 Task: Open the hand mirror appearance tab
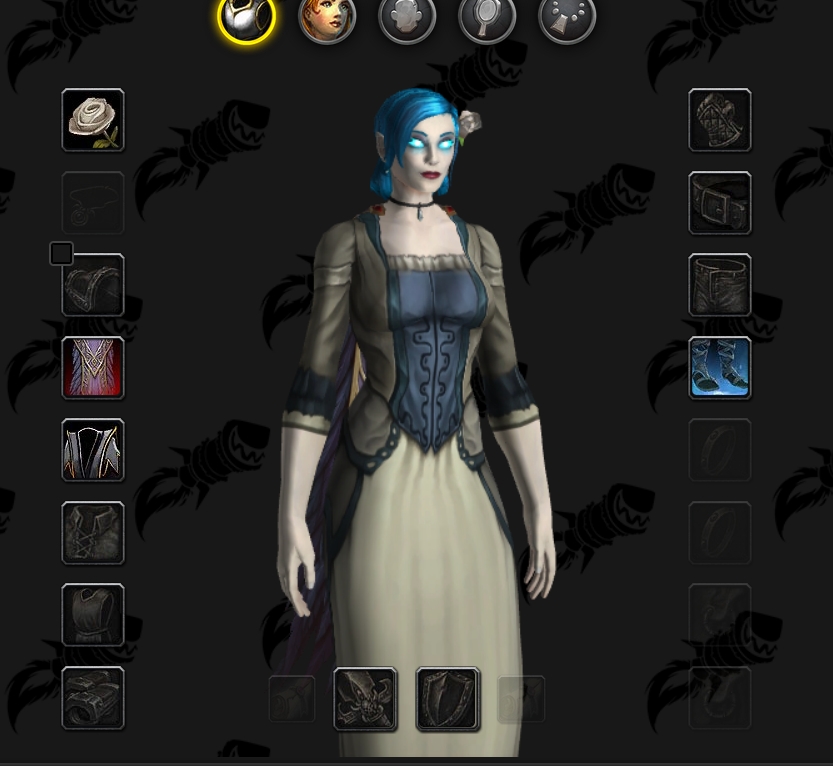(x=487, y=20)
